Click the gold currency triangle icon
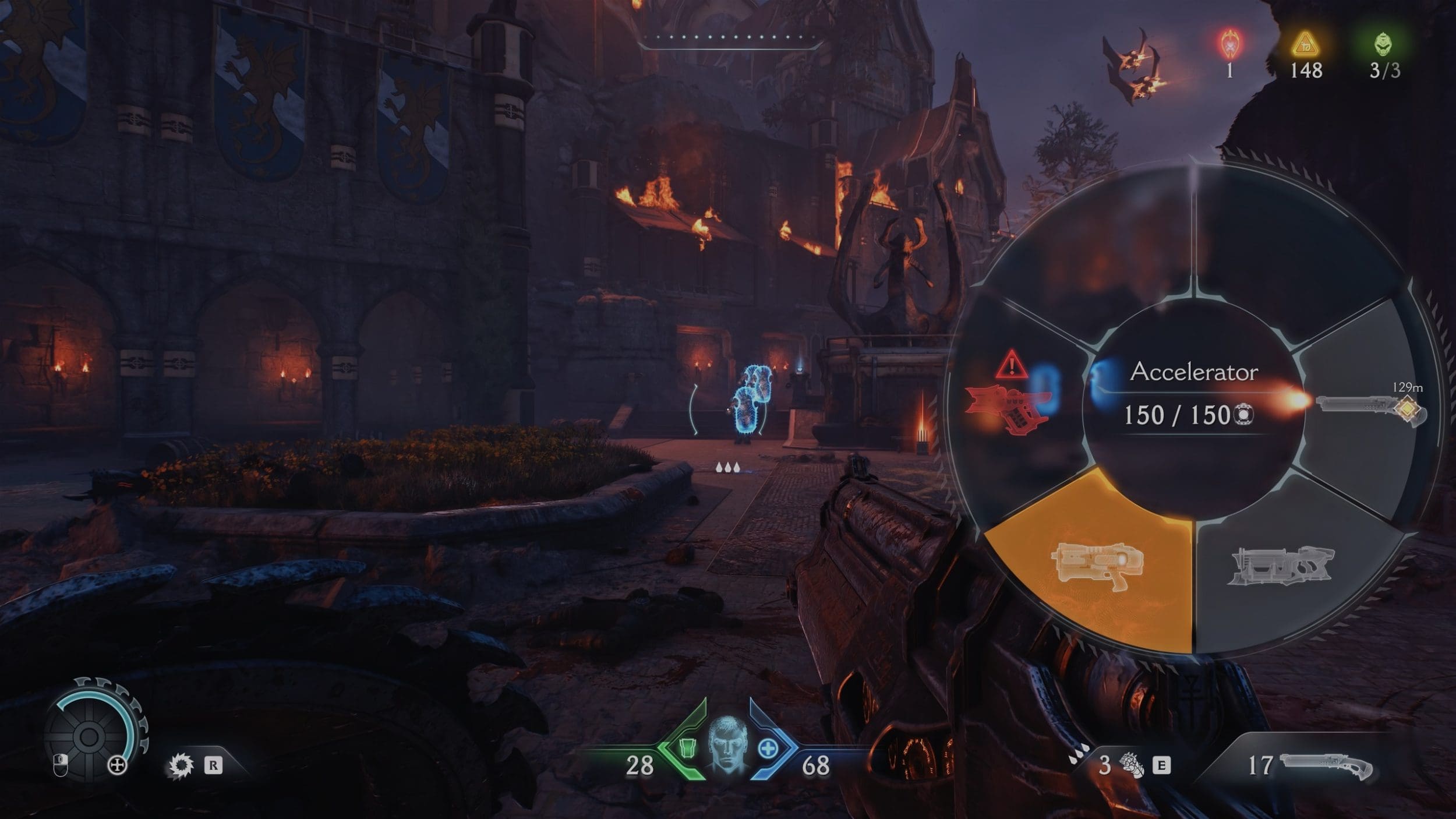The height and width of the screenshot is (819, 1456). [1305, 44]
